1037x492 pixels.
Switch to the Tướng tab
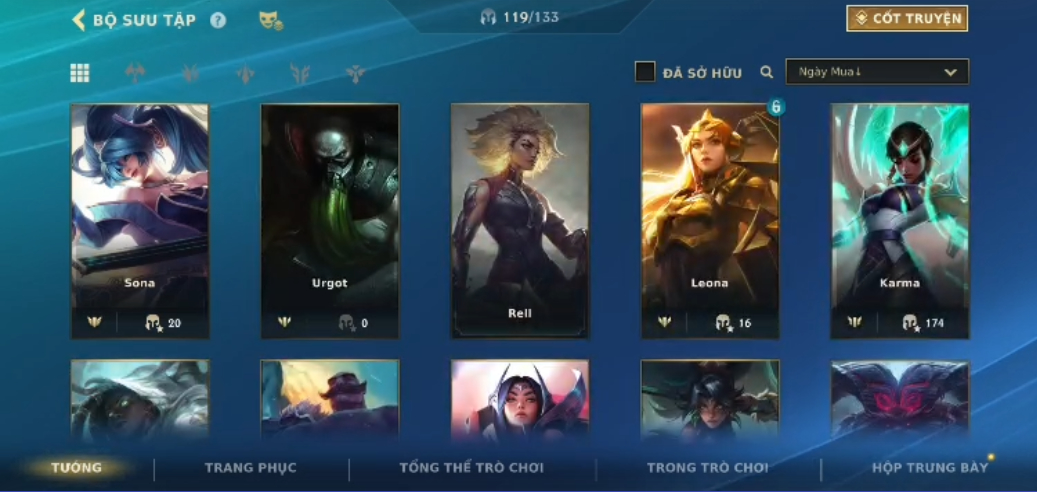(x=77, y=468)
